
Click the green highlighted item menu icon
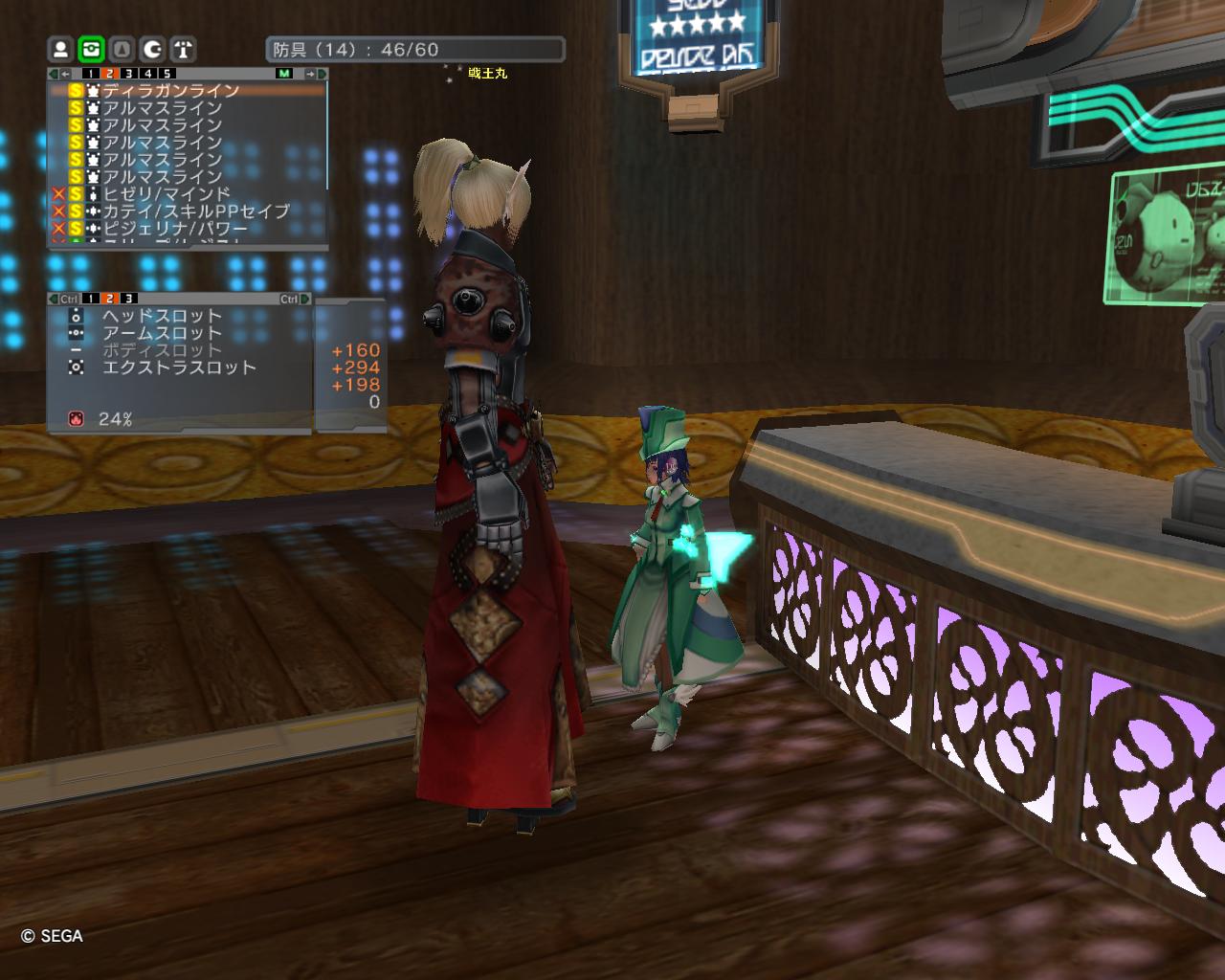tap(91, 49)
